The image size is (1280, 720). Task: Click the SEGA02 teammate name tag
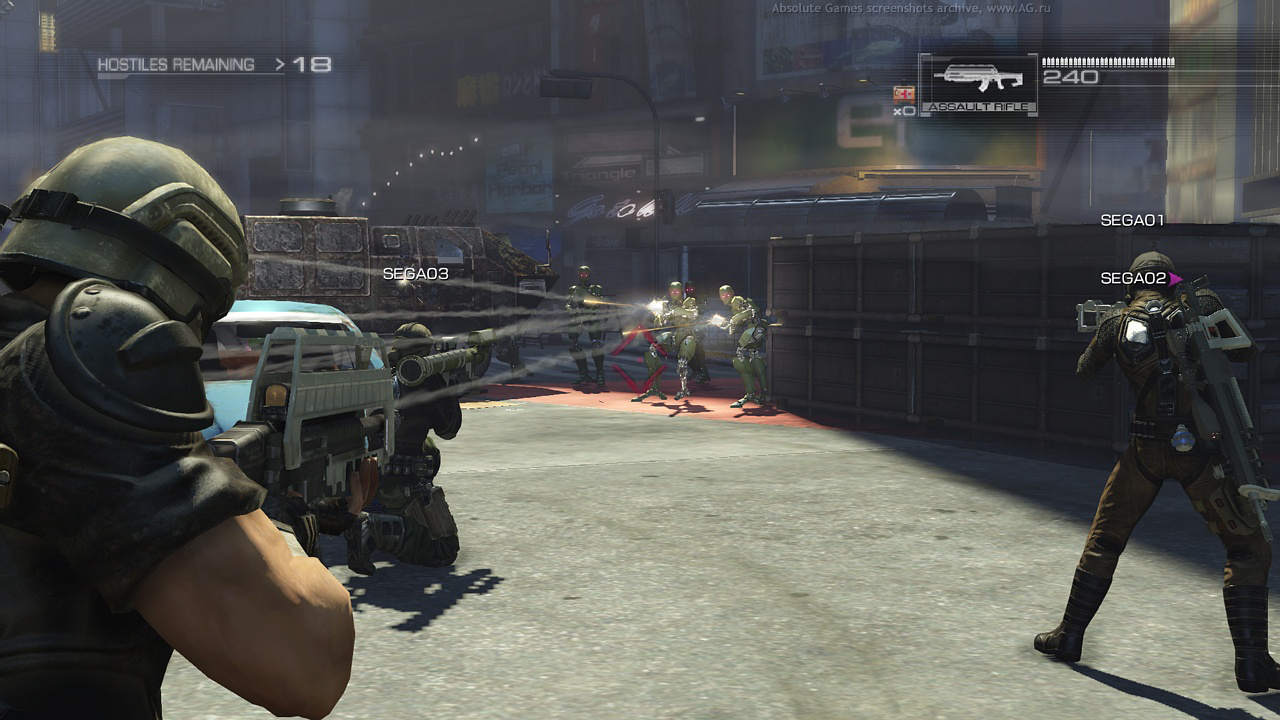click(1134, 278)
